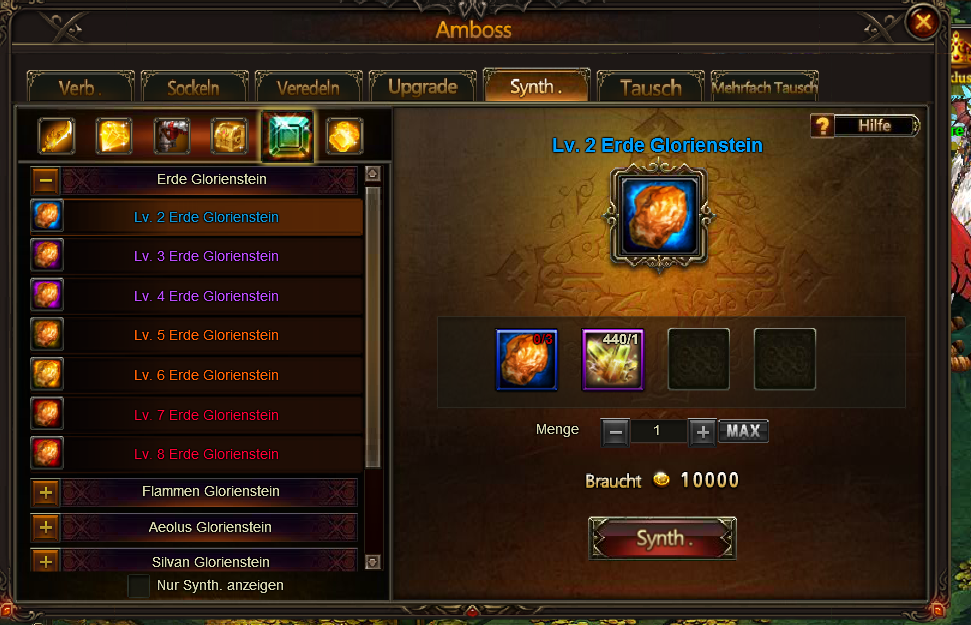Toggle Nur Synth. anzeigen checkbox
Screen dimensions: 971x625
(139, 585)
